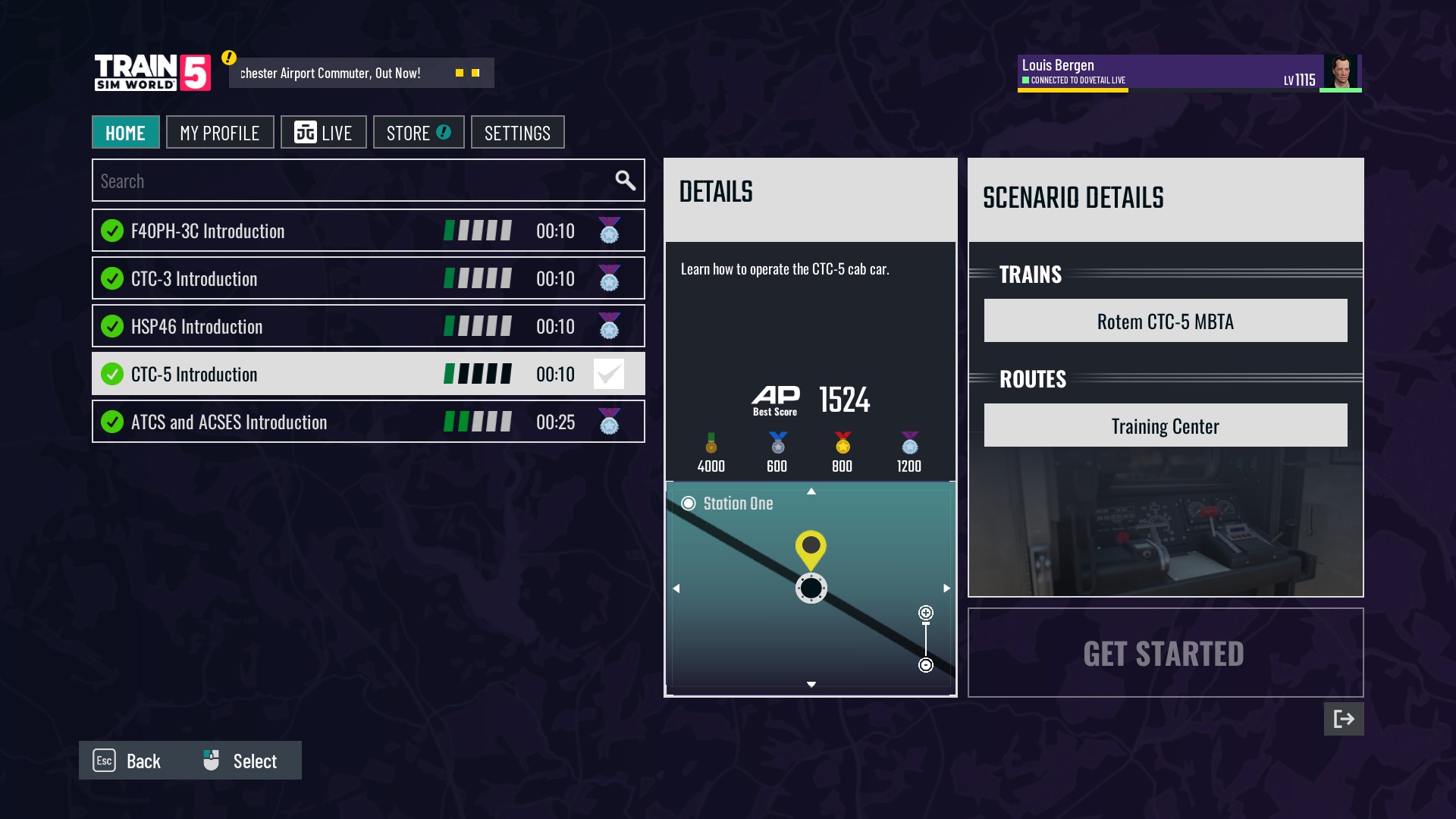Switch to the HOME tab
The width and height of the screenshot is (1456, 819).
(x=125, y=133)
